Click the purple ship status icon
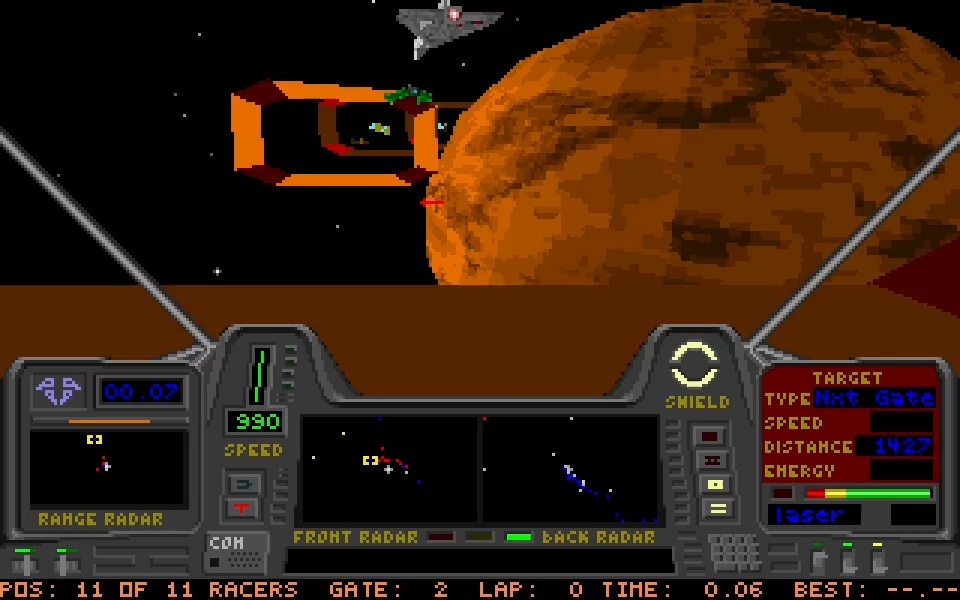 pos(59,390)
